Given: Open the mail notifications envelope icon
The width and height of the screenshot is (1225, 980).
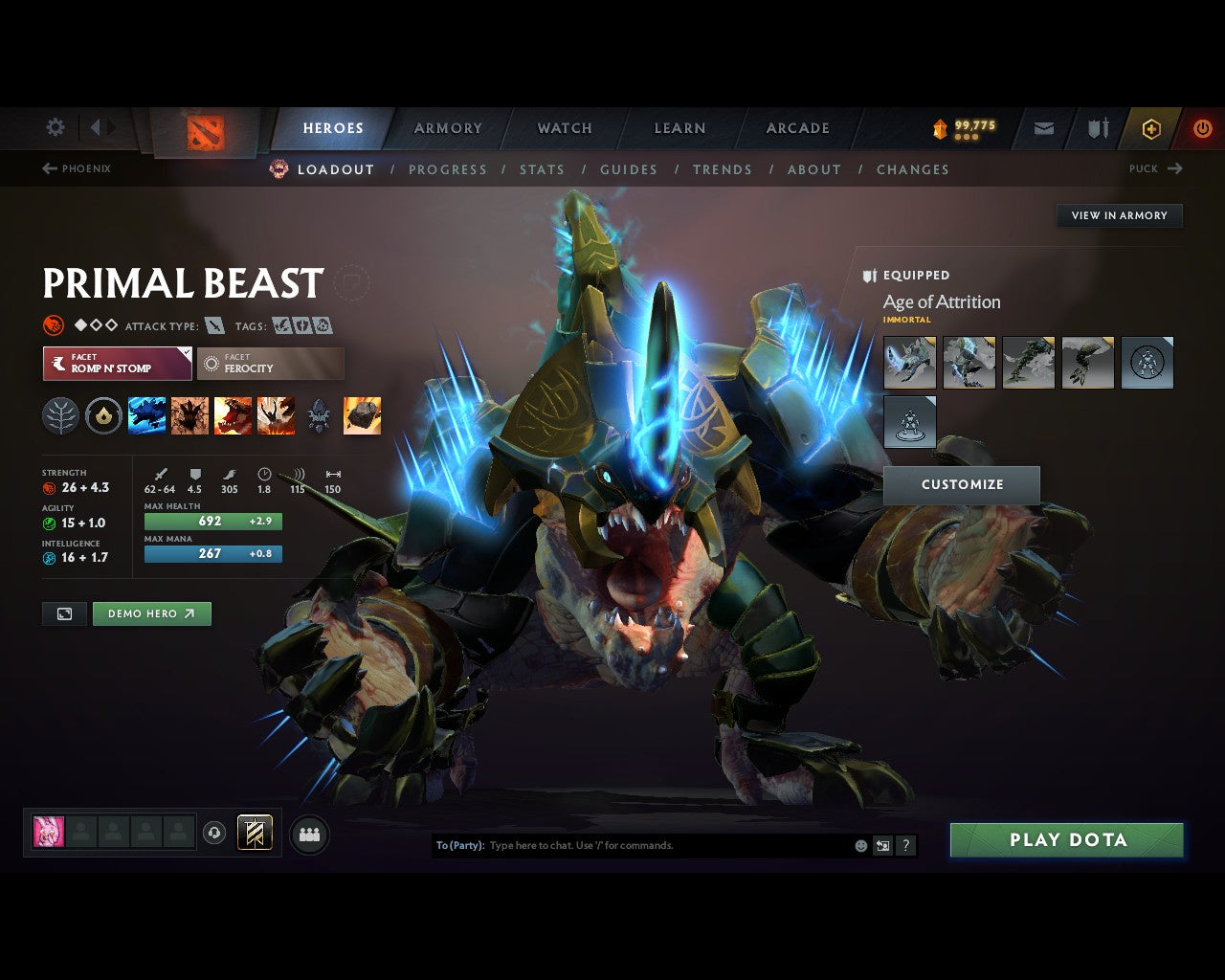Looking at the screenshot, I should pyautogui.click(x=1042, y=127).
